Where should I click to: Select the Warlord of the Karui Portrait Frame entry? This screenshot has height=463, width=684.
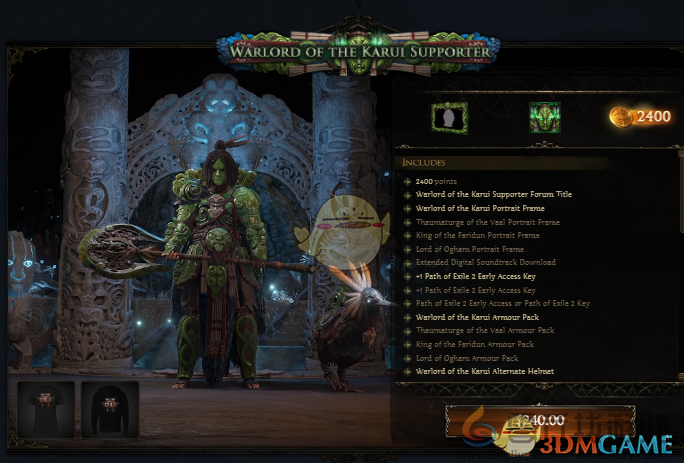[x=467, y=208]
